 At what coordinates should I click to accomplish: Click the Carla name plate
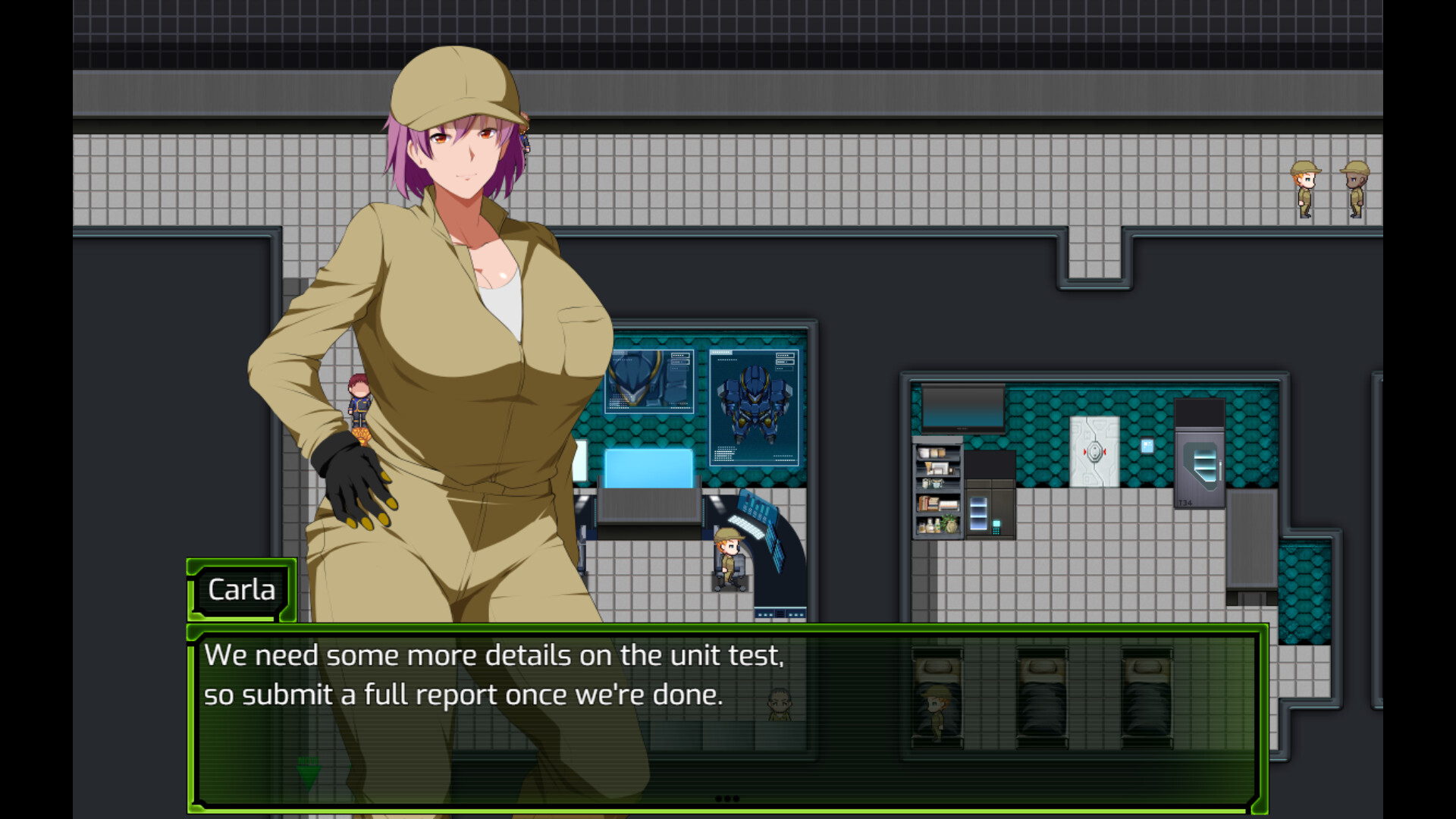[x=241, y=590]
